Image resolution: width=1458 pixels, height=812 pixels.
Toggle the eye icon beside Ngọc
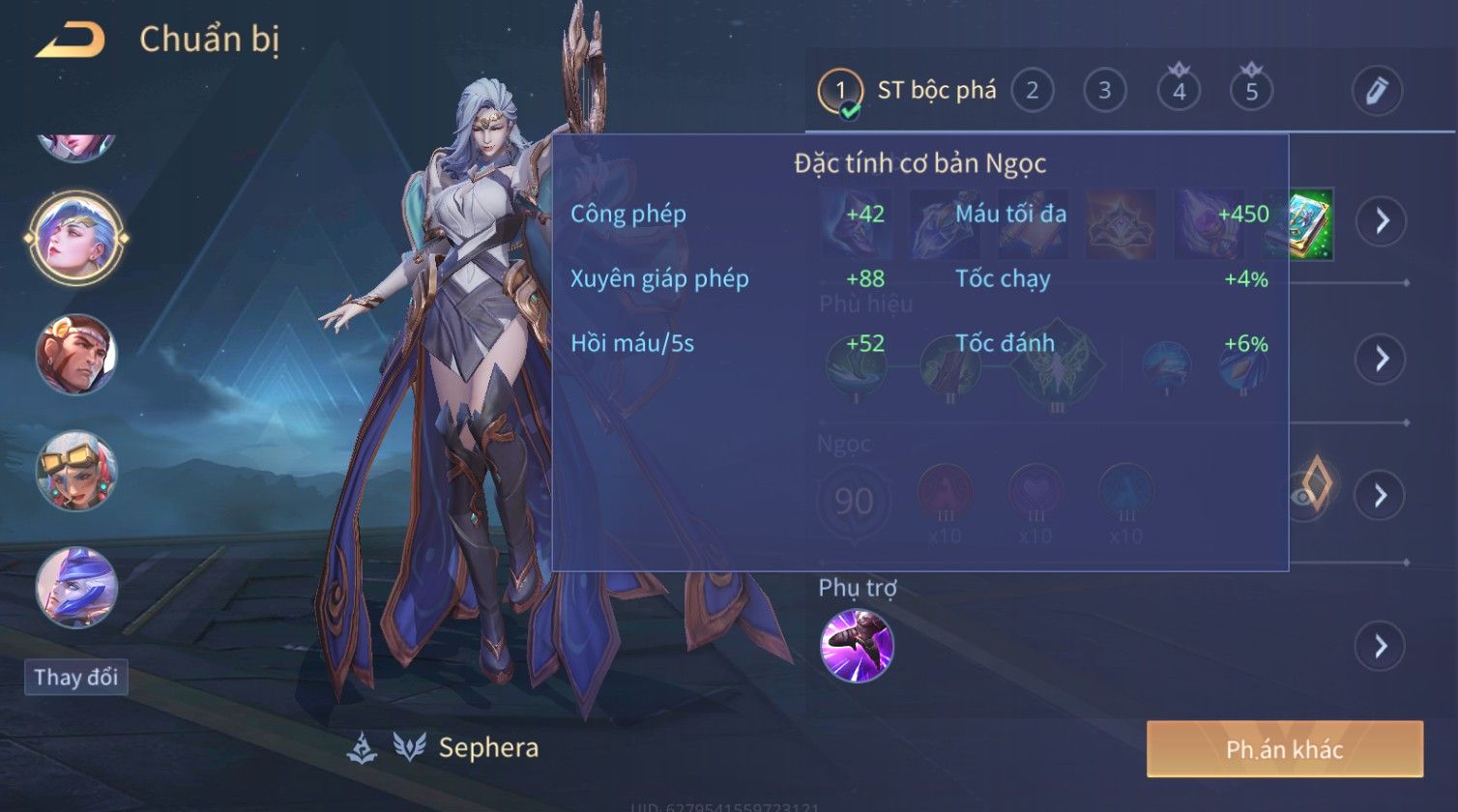click(x=1304, y=496)
